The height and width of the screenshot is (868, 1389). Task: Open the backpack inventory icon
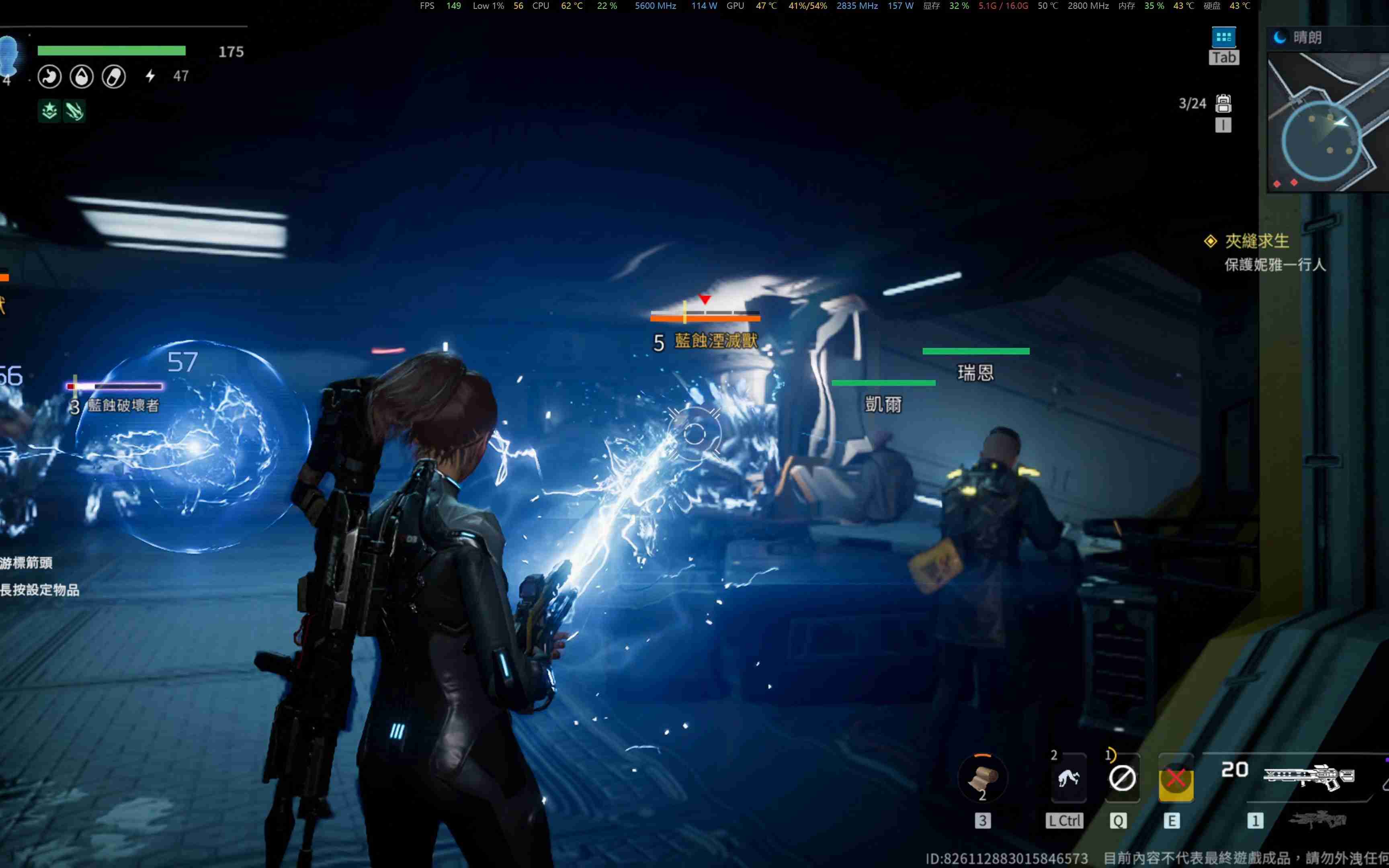1223,103
